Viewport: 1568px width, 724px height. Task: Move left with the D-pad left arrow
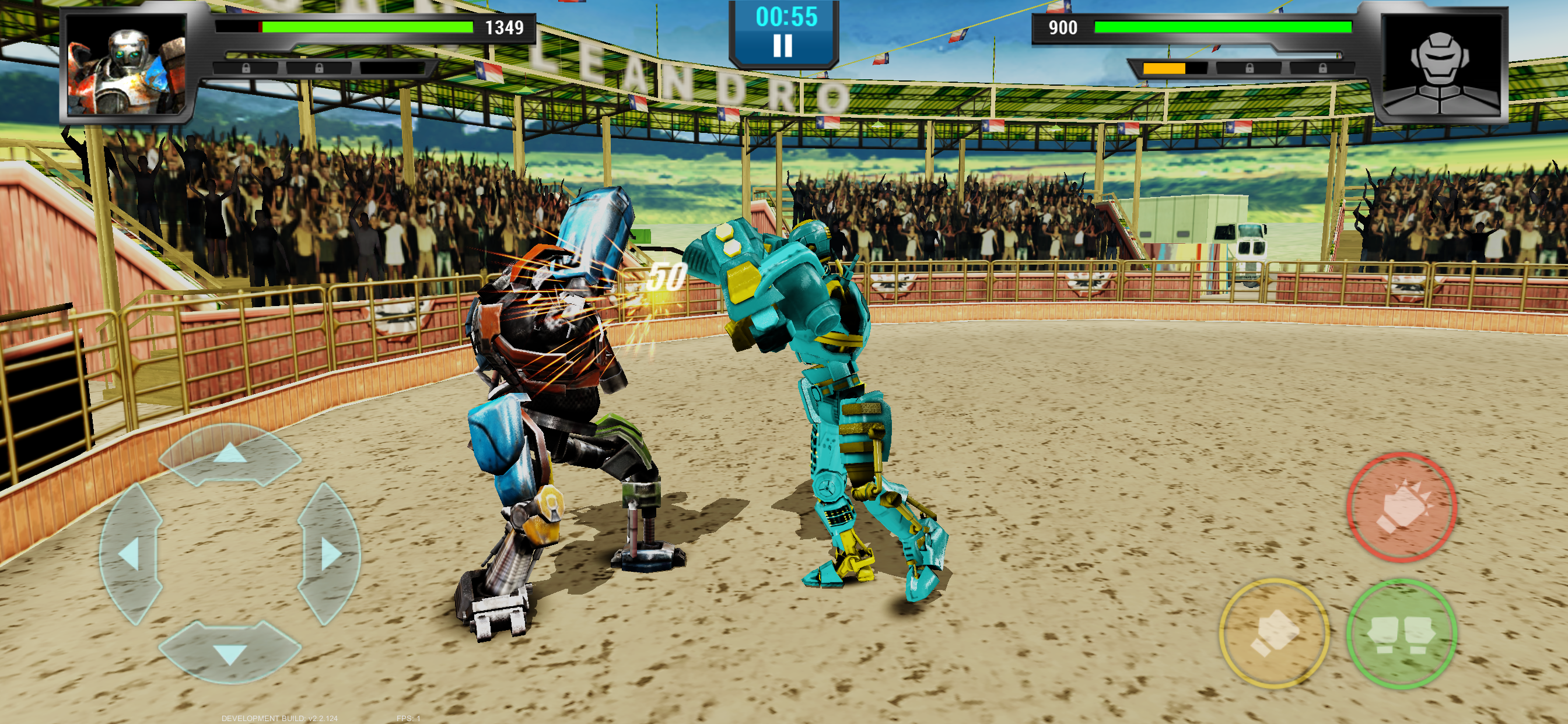tap(129, 554)
